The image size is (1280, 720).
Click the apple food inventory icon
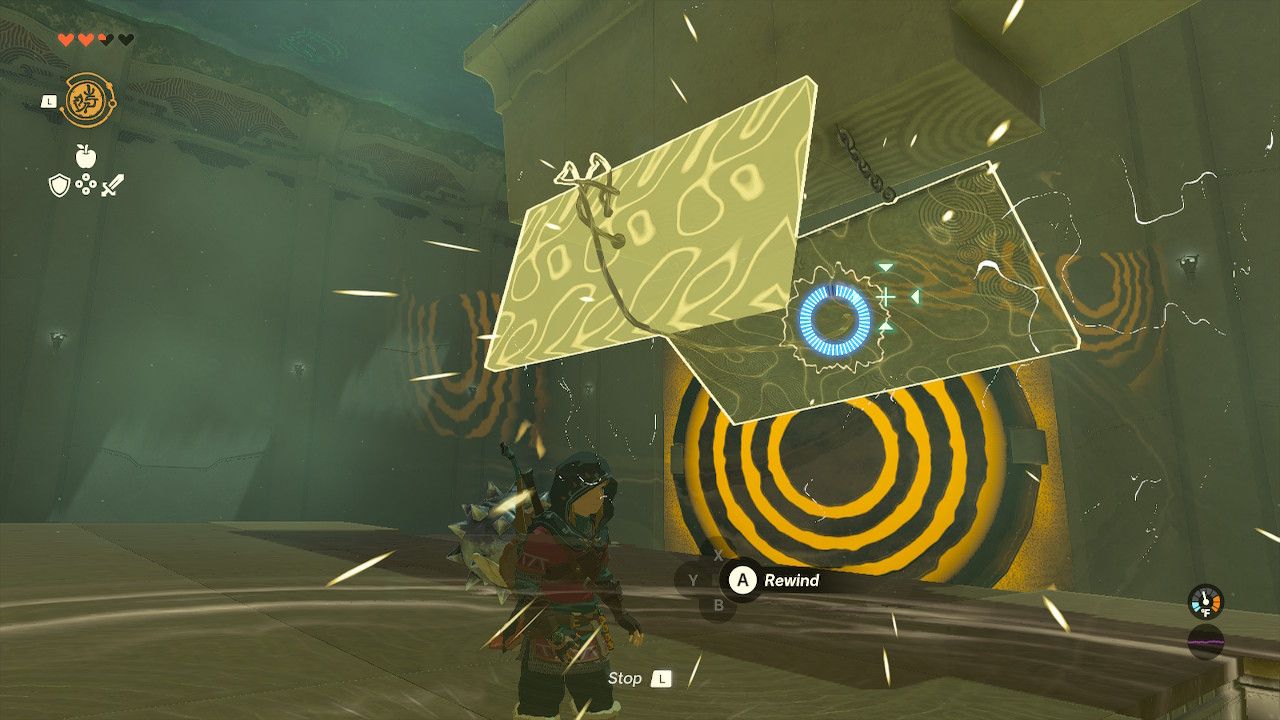(x=86, y=155)
